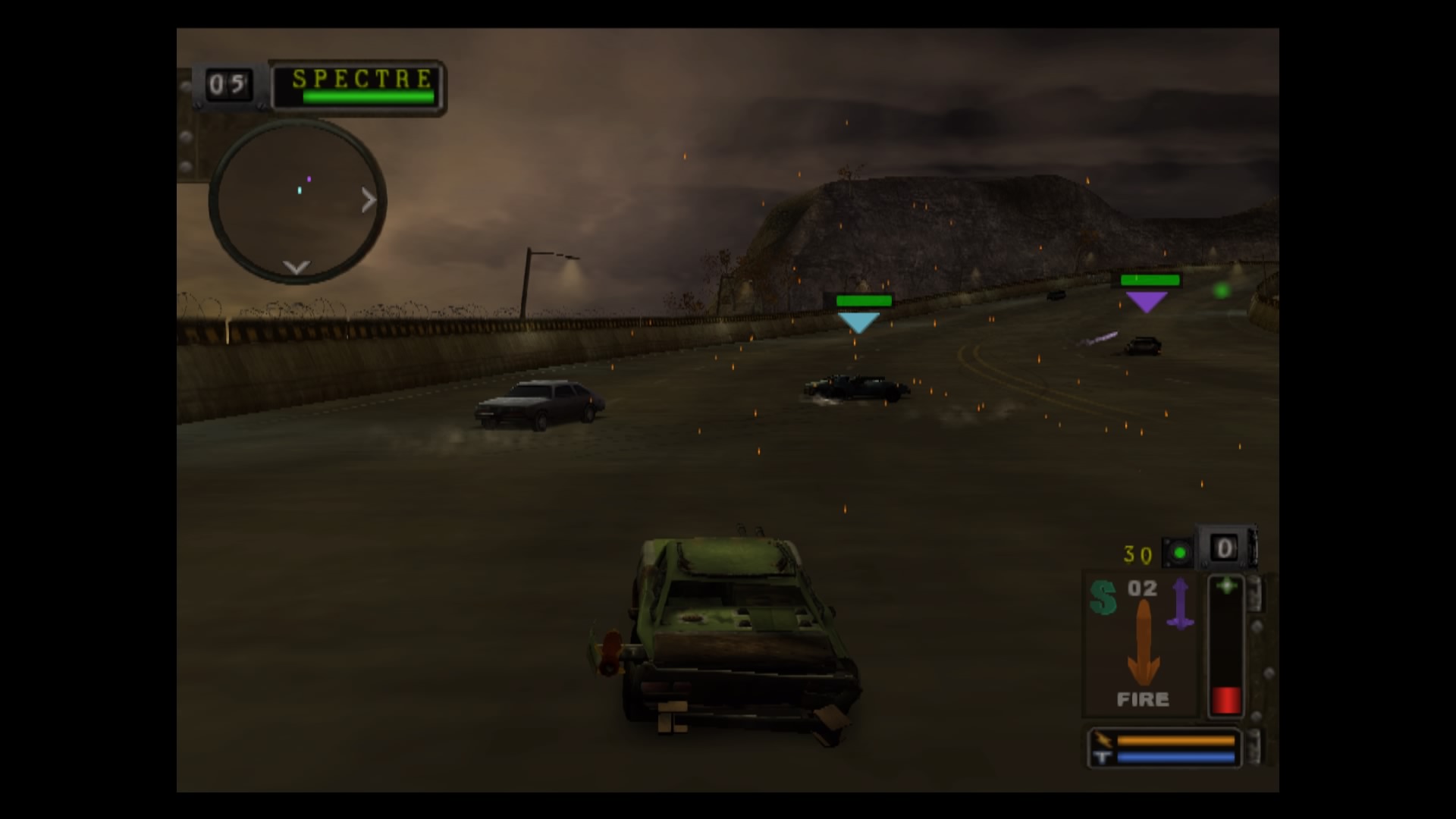
Task: Click the green indicator light beside the ammo count
Action: (1178, 553)
